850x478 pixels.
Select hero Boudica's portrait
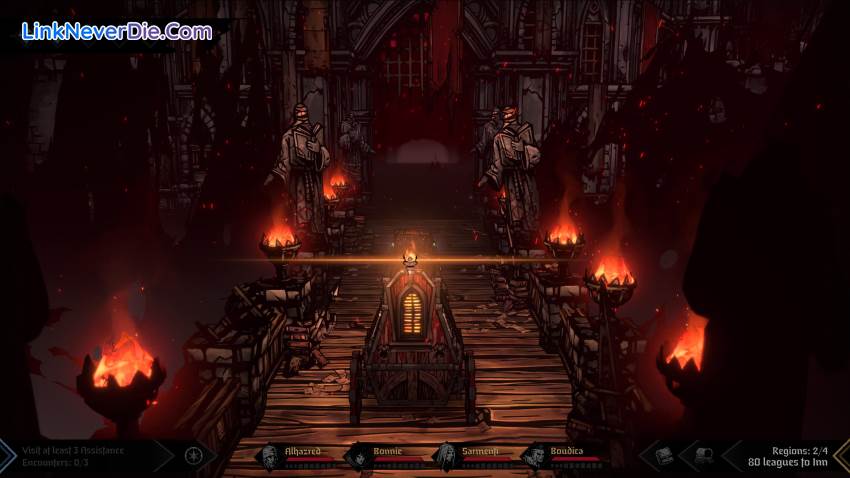(534, 457)
